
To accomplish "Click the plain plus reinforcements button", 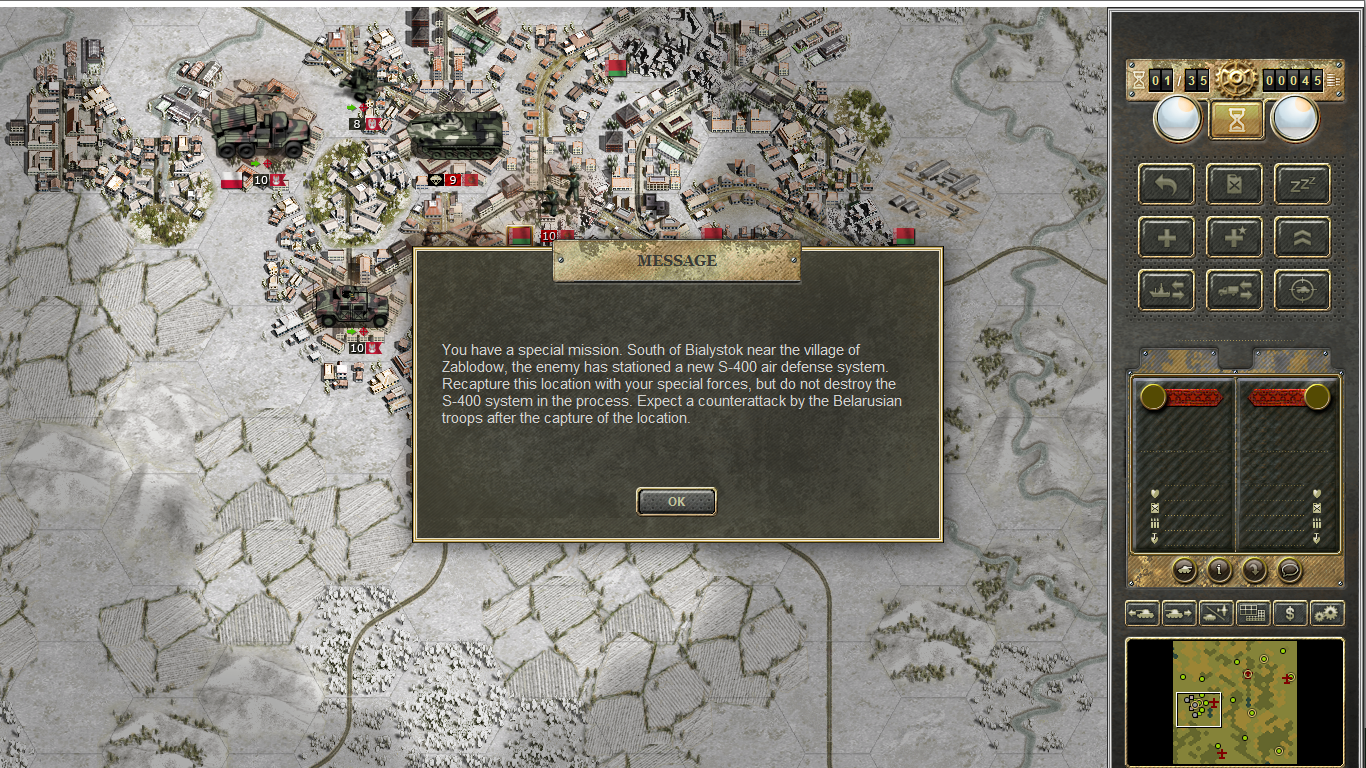I will 1166,238.
